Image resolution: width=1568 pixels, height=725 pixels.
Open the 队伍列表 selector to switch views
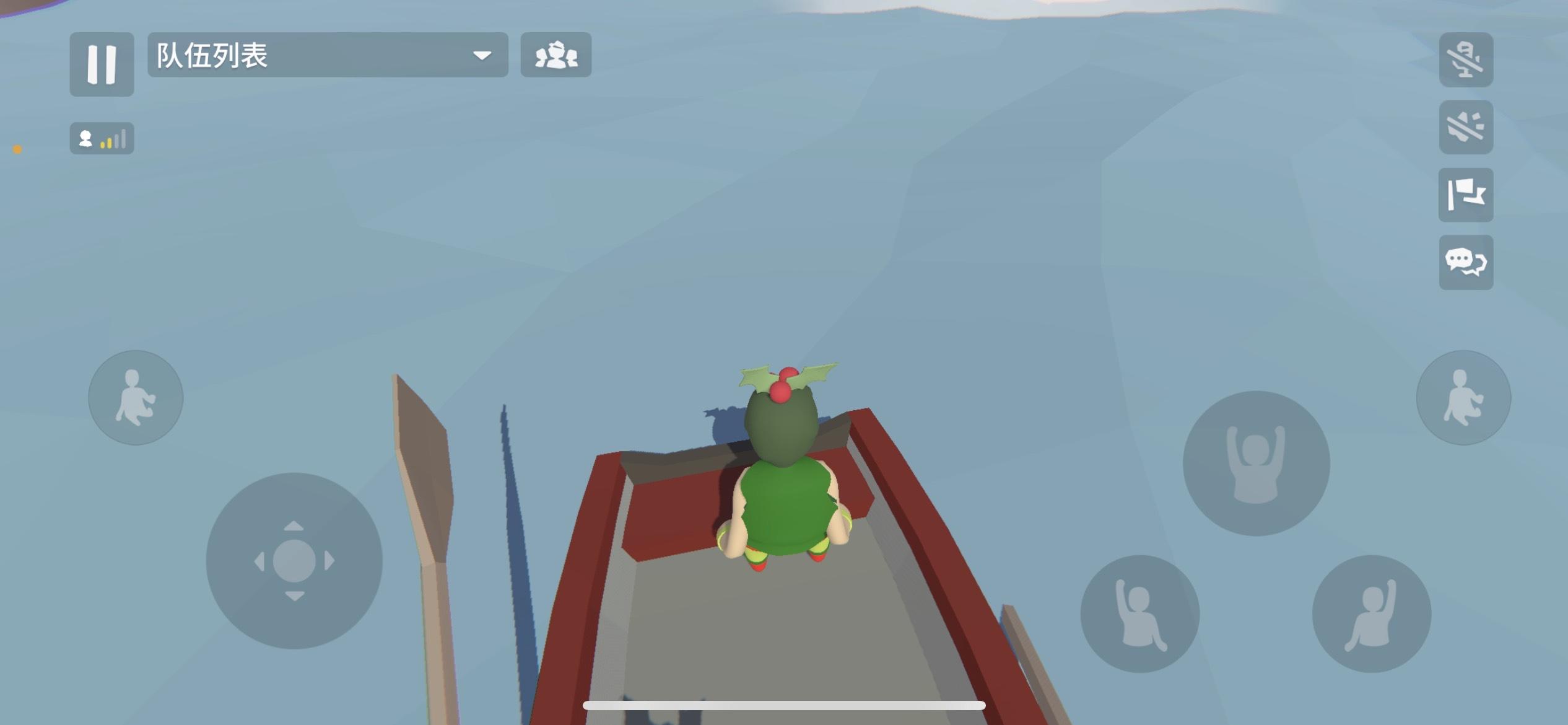(322, 56)
